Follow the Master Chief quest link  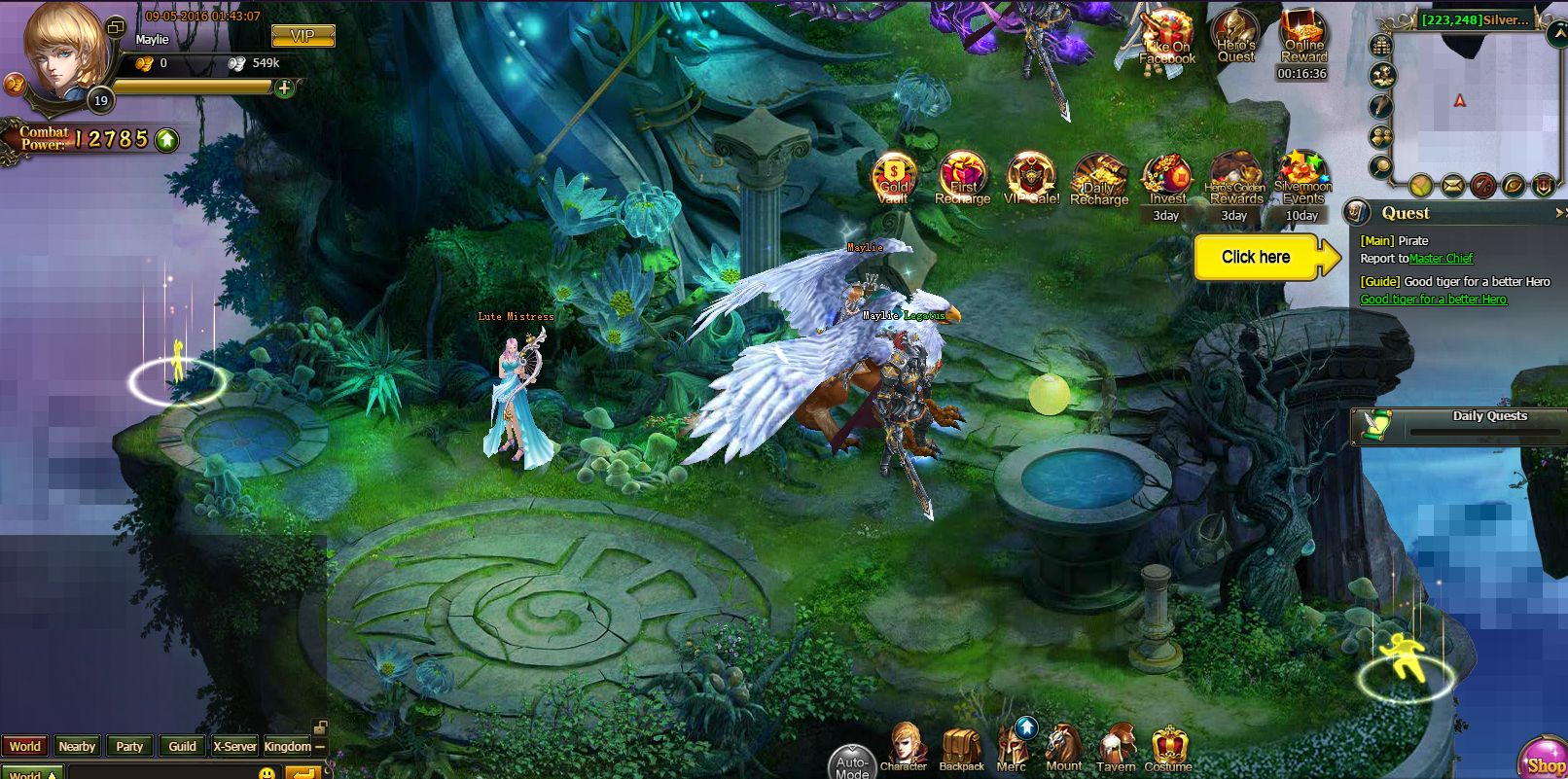coord(1443,259)
